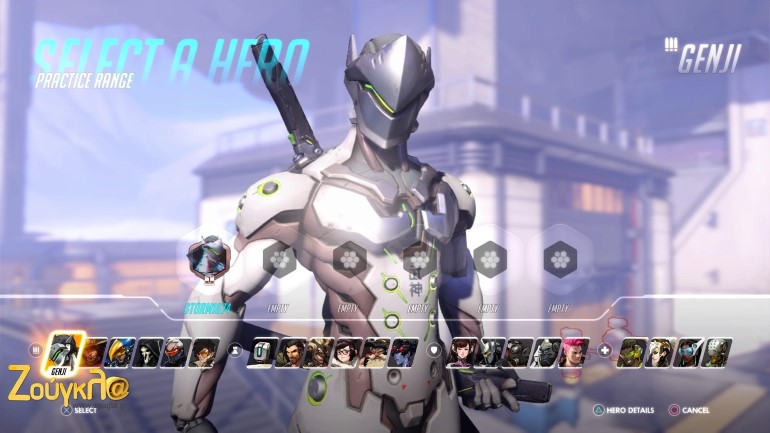Image resolution: width=770 pixels, height=433 pixels.
Task: Select the Junkrat portrait
Action: (x=319, y=351)
